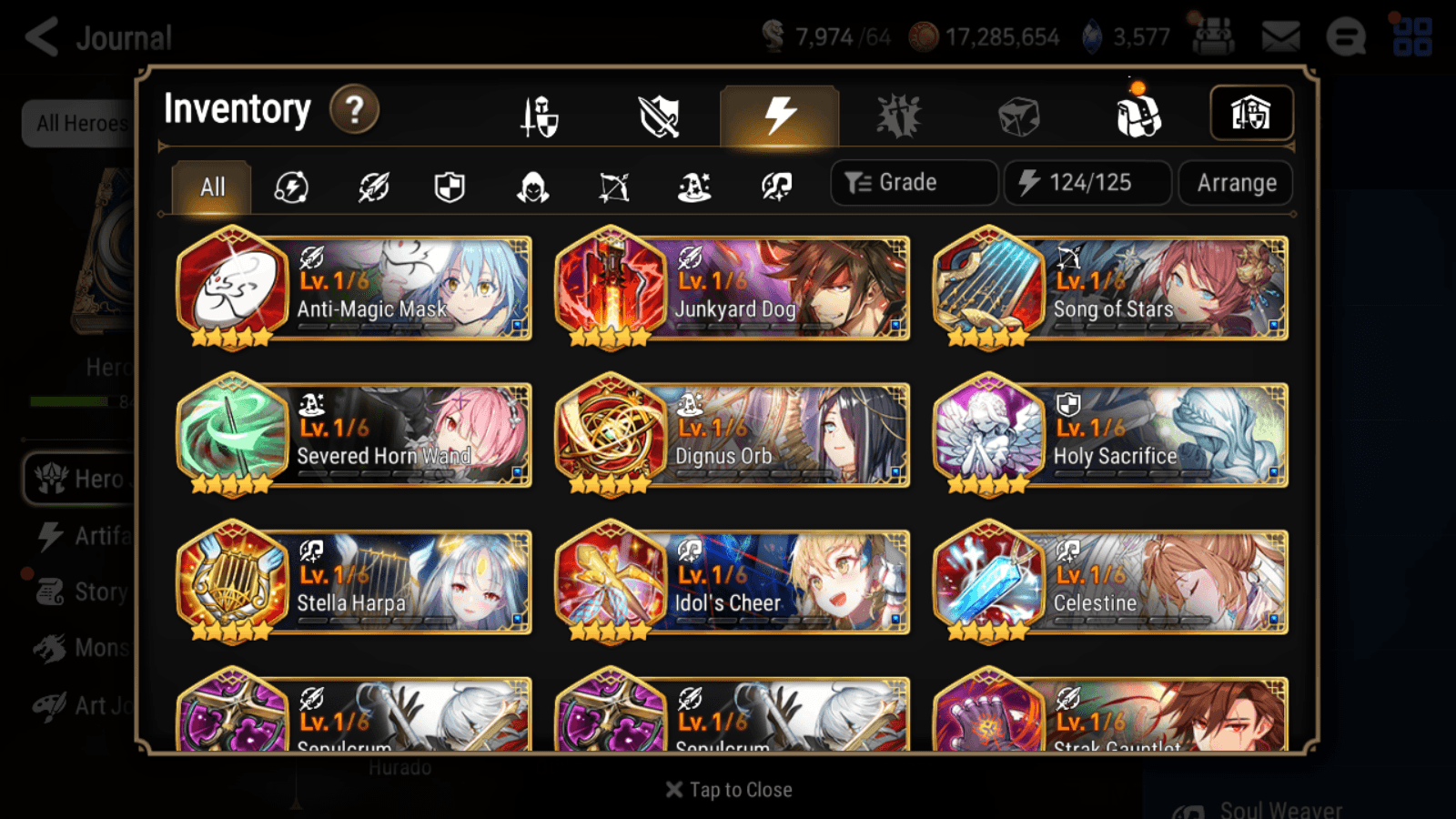Open the Inventory help question mark
The image size is (1456, 819).
(354, 109)
